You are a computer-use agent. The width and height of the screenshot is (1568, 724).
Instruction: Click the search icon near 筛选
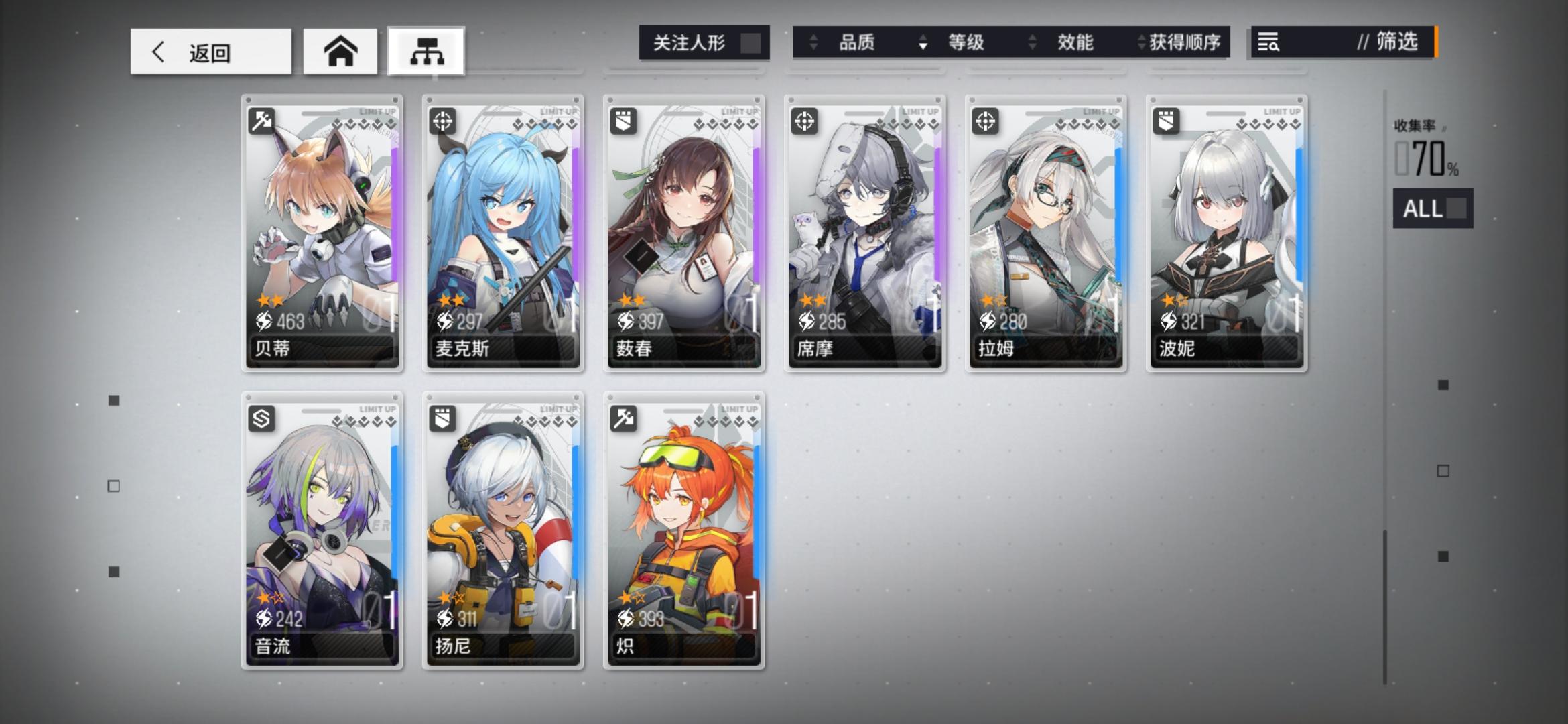pyautogui.click(x=1269, y=43)
